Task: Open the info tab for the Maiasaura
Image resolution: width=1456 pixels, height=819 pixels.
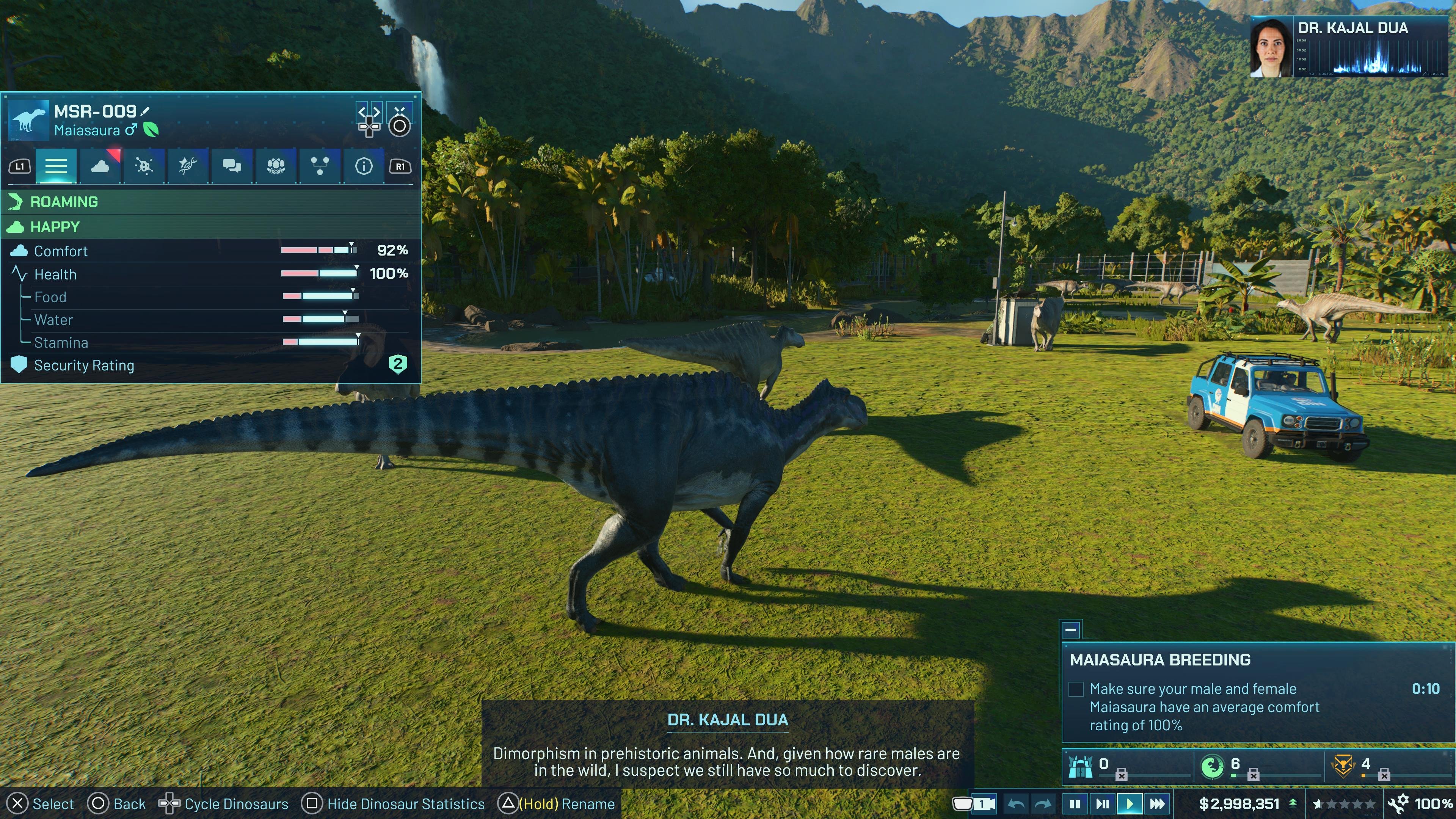Action: (x=364, y=166)
